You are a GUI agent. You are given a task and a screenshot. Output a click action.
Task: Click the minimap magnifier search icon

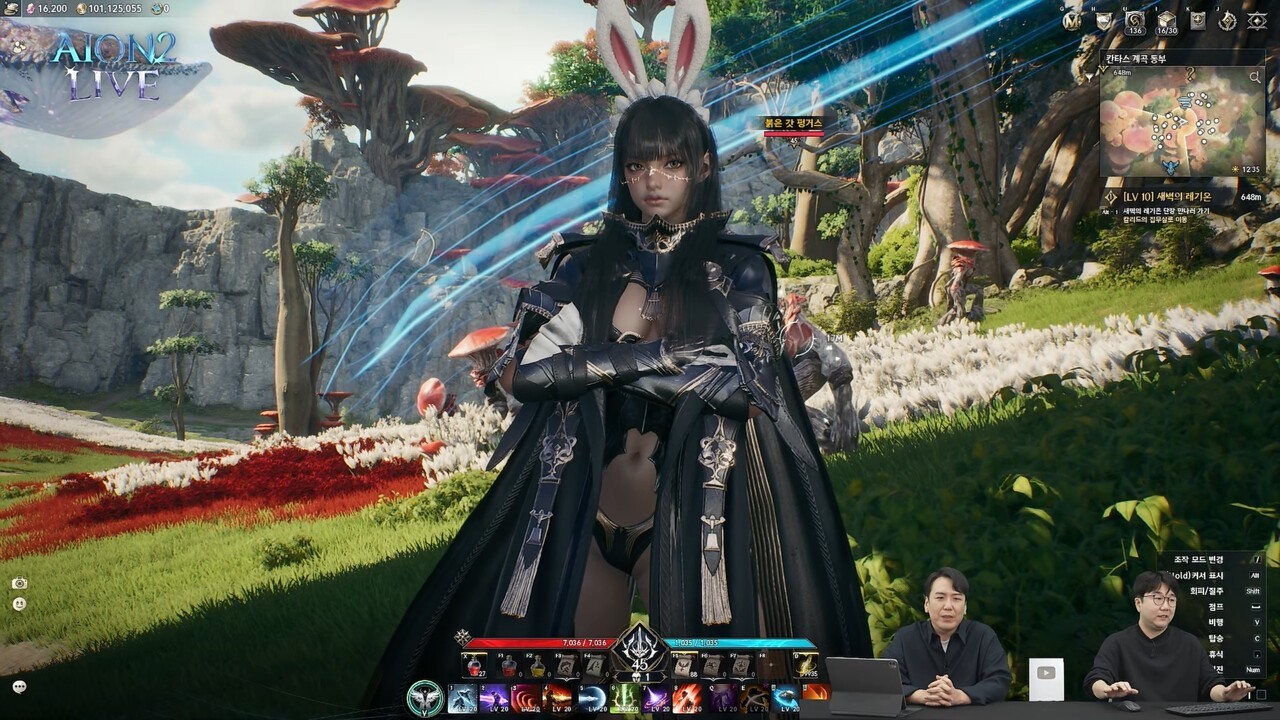(1254, 77)
